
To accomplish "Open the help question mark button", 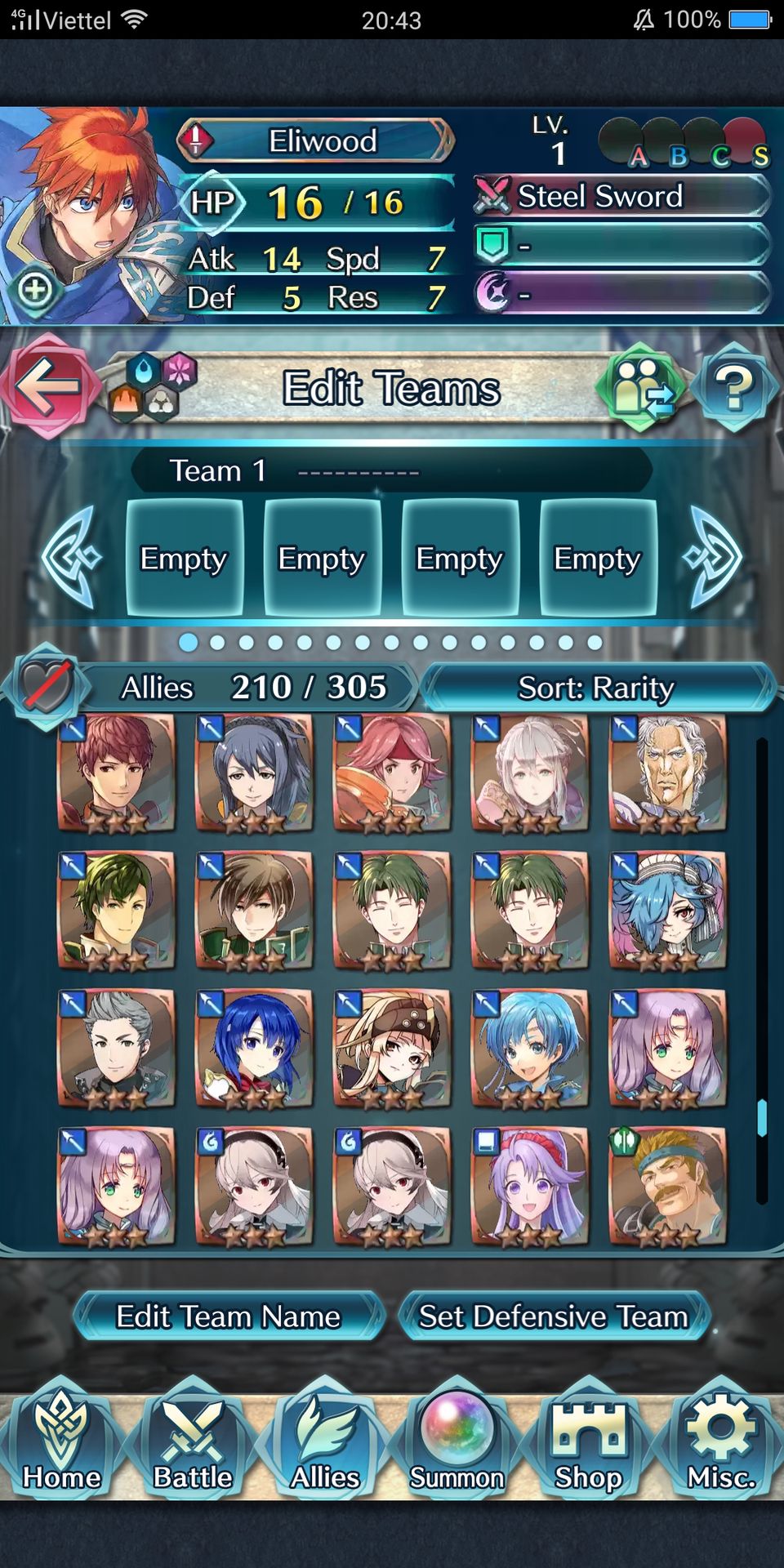I will click(733, 388).
